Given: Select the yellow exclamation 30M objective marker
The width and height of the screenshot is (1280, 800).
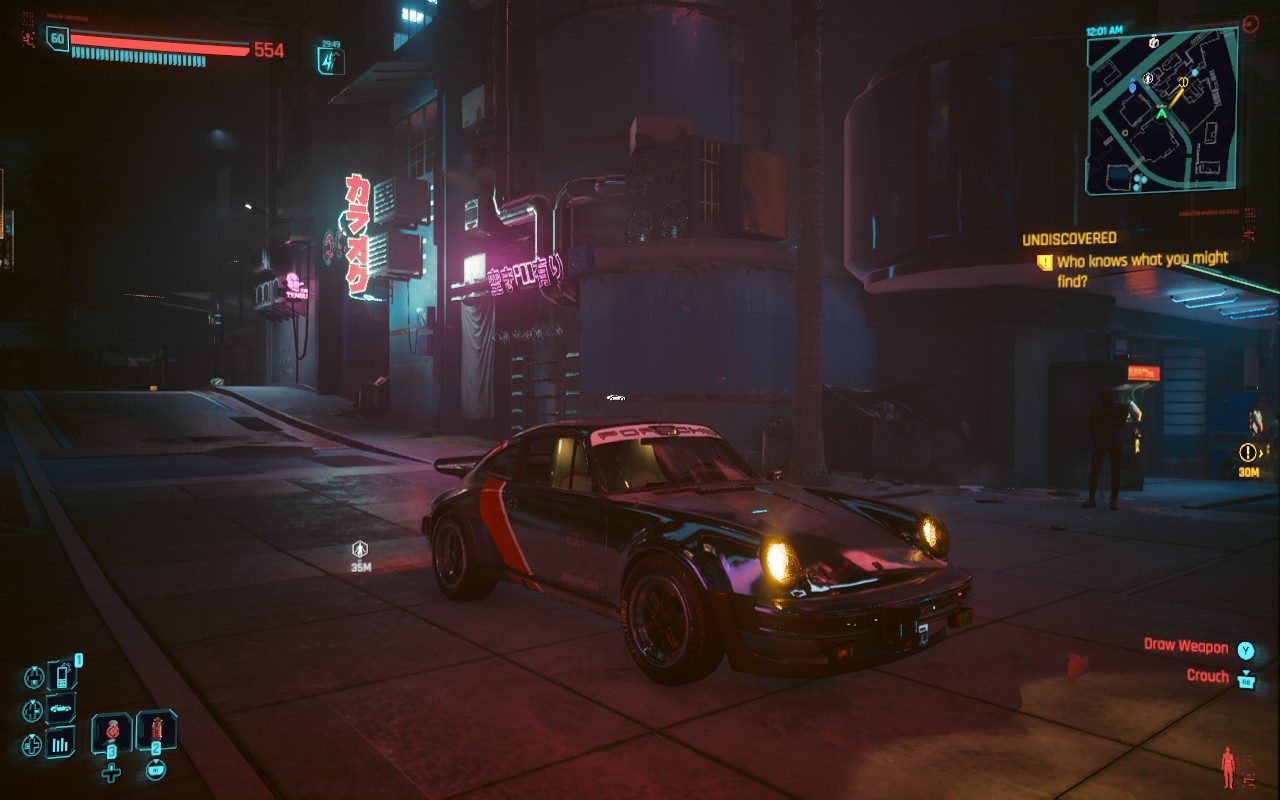Looking at the screenshot, I should point(1248,452).
